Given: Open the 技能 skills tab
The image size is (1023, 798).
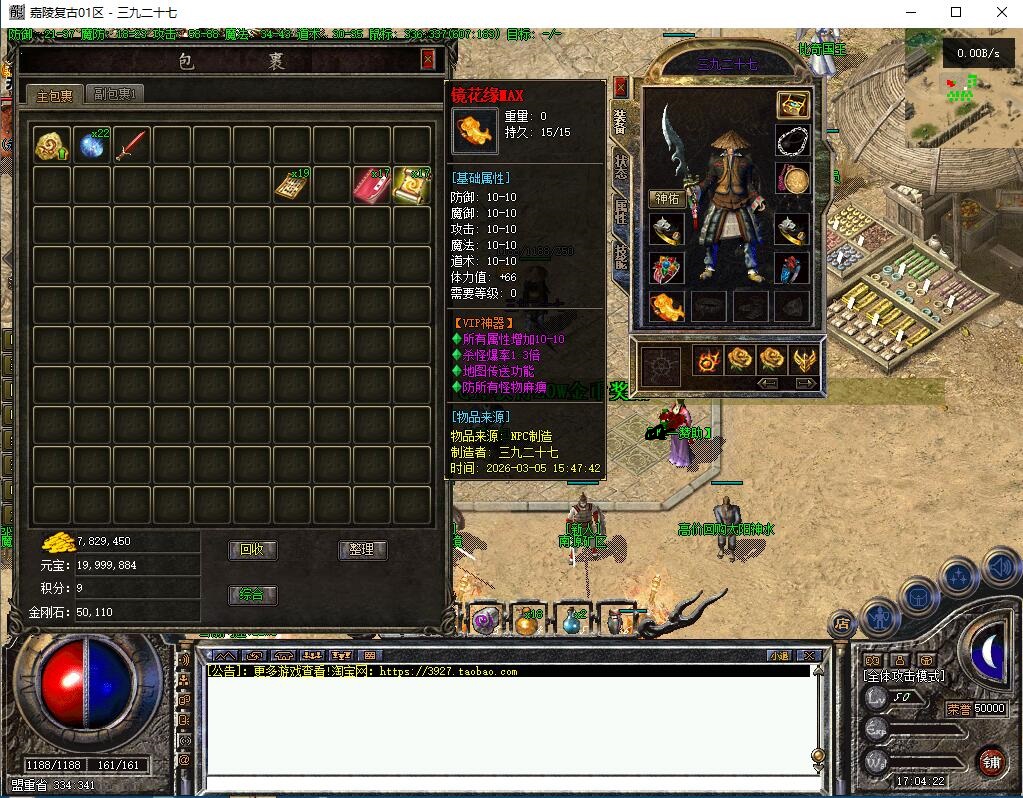Looking at the screenshot, I should point(620,257).
